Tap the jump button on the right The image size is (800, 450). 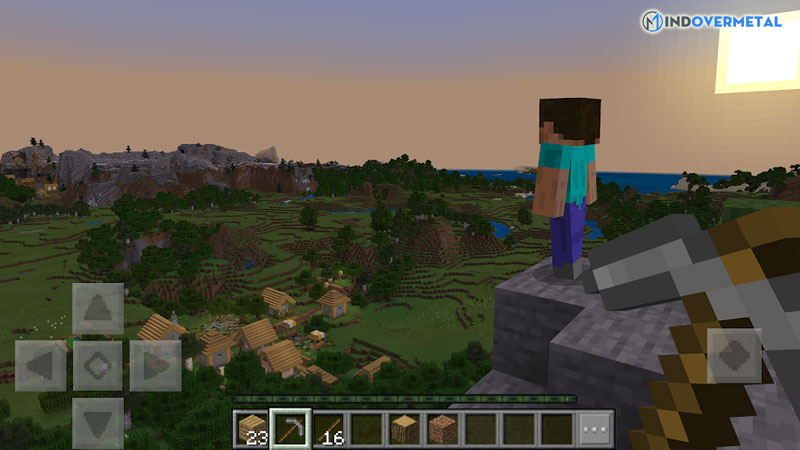(x=734, y=357)
